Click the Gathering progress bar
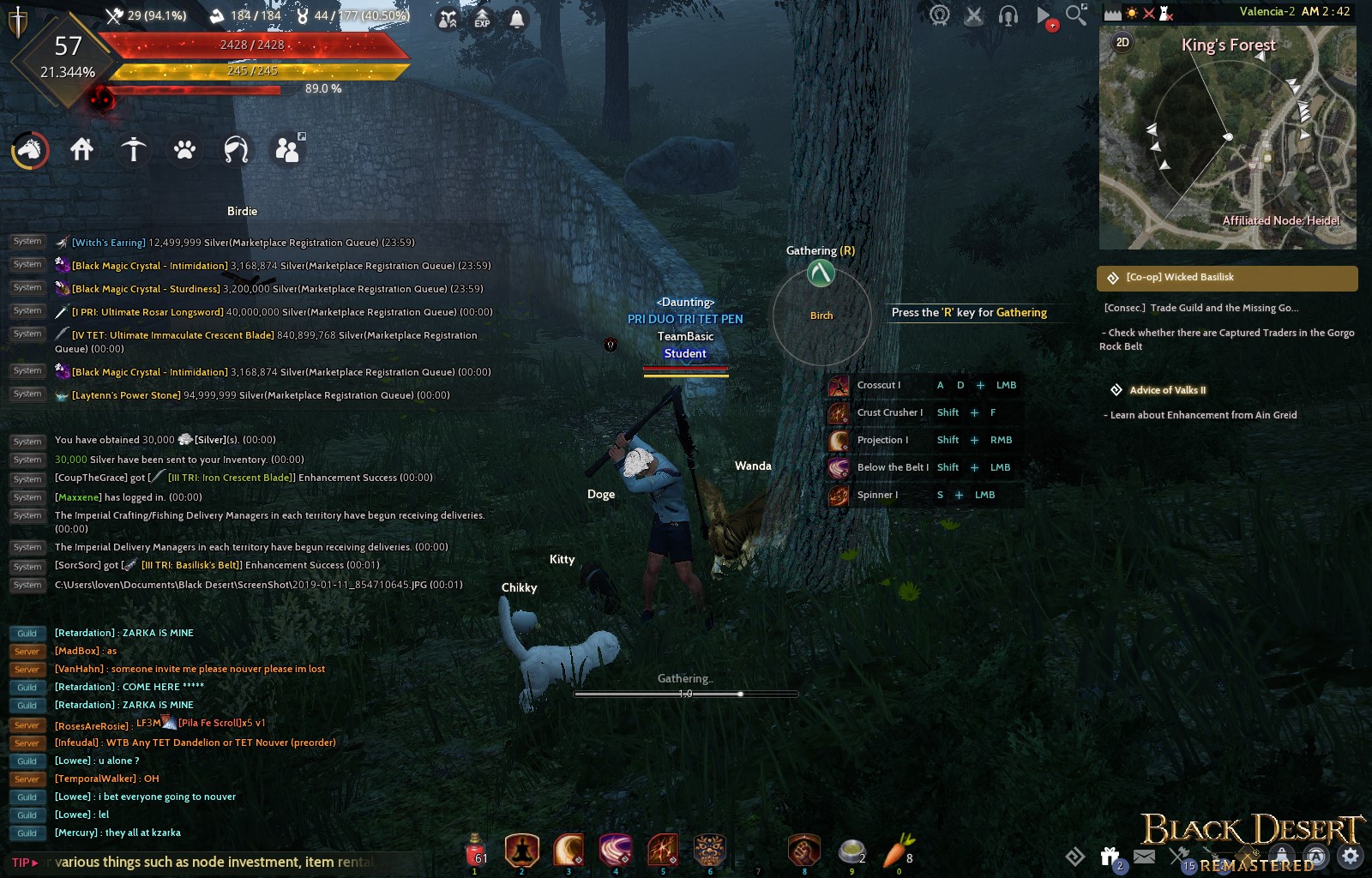 pyautogui.click(x=683, y=692)
